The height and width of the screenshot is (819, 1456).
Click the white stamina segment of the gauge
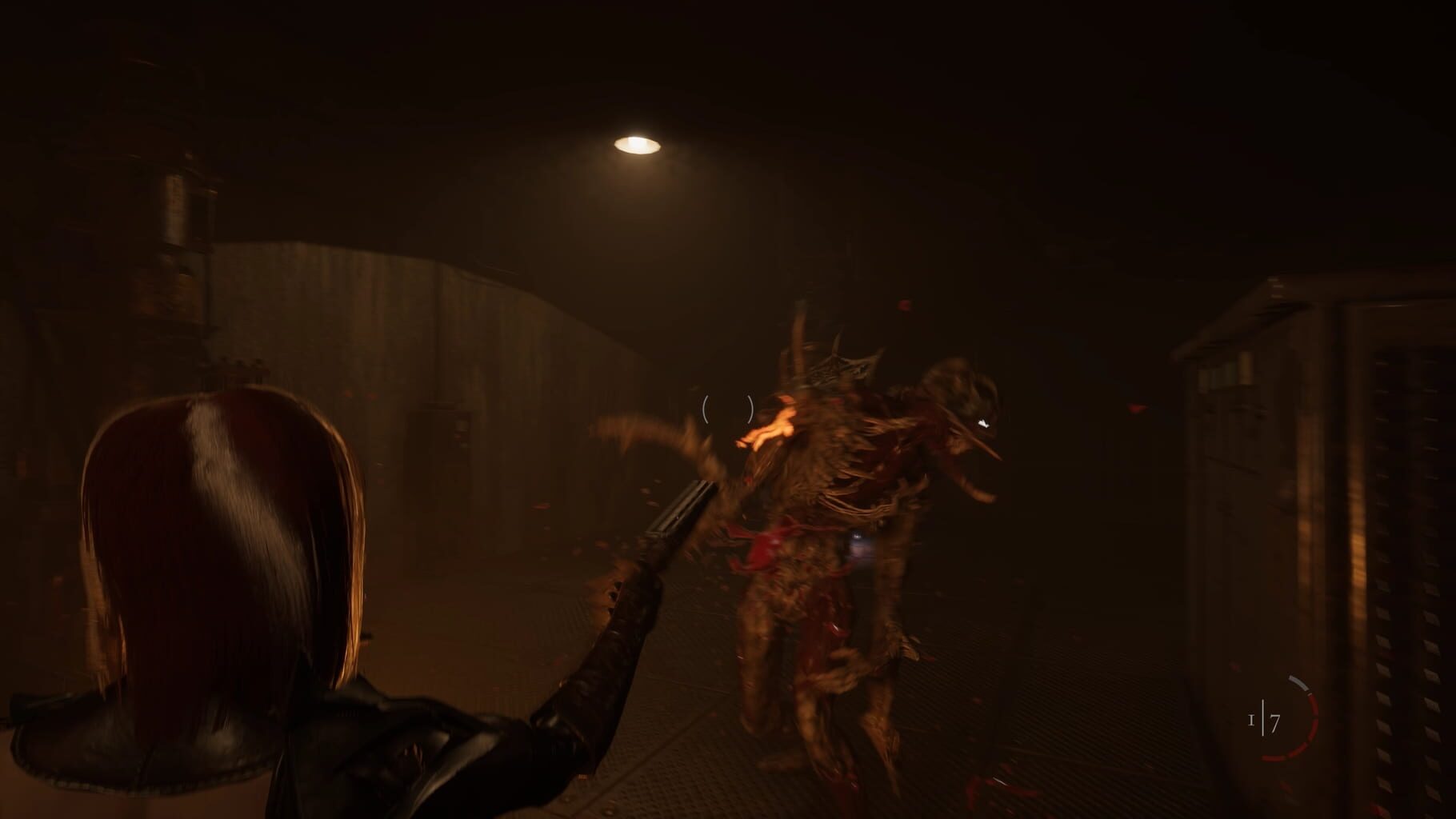coord(1298,682)
